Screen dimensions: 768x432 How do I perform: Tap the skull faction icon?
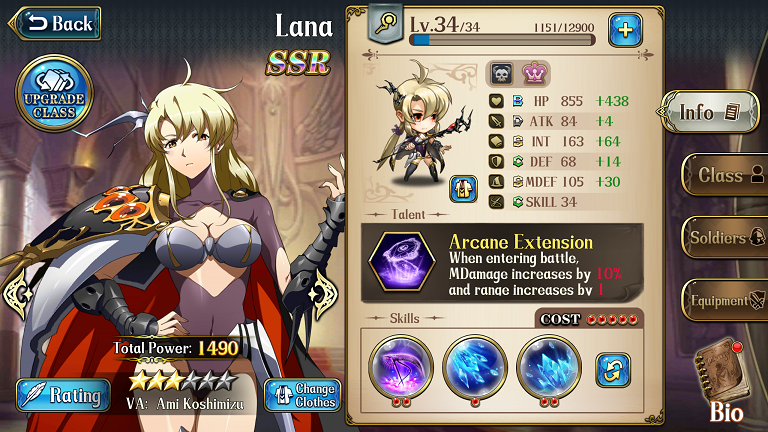tap(500, 73)
